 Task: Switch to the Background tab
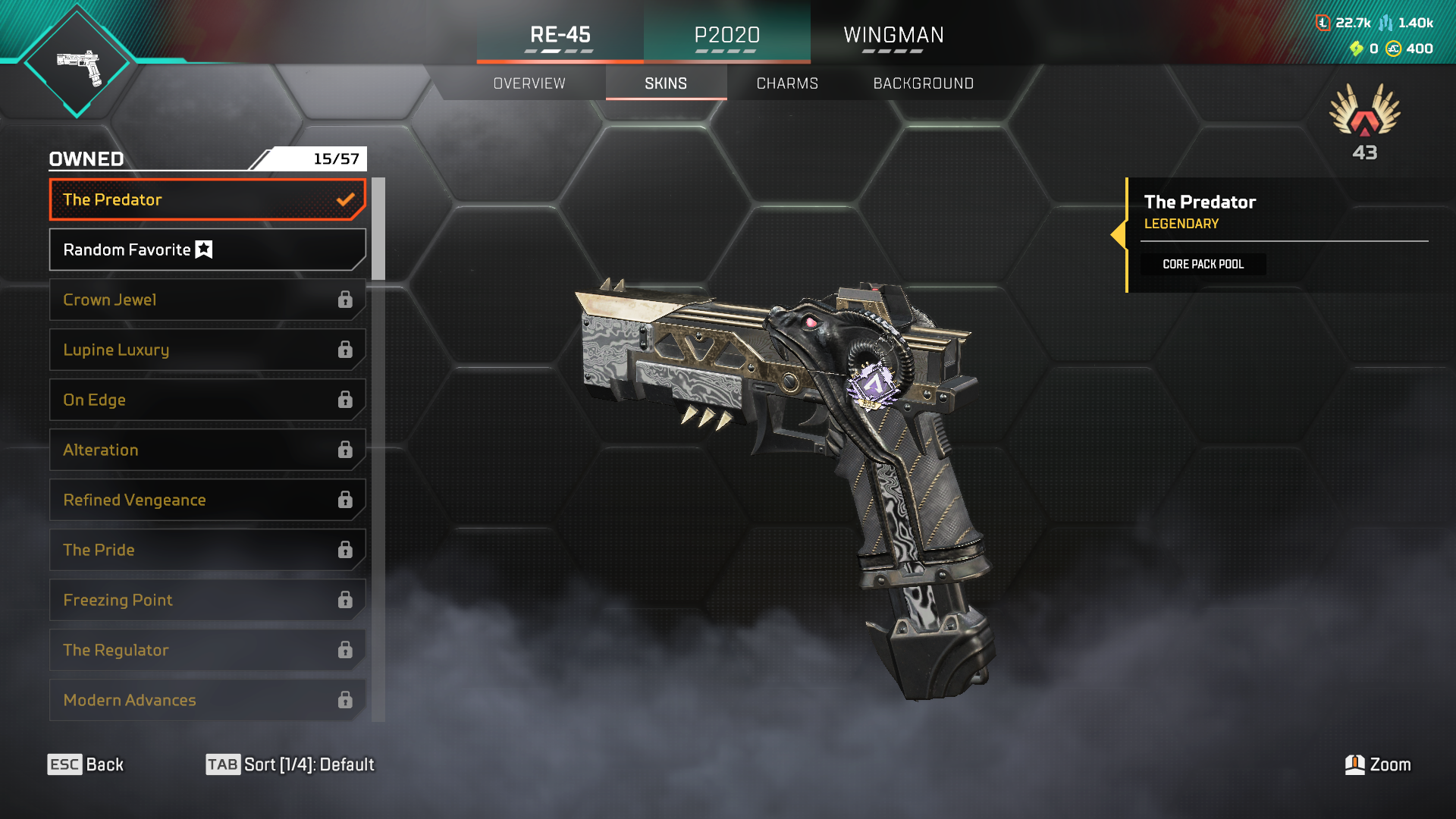click(x=923, y=83)
